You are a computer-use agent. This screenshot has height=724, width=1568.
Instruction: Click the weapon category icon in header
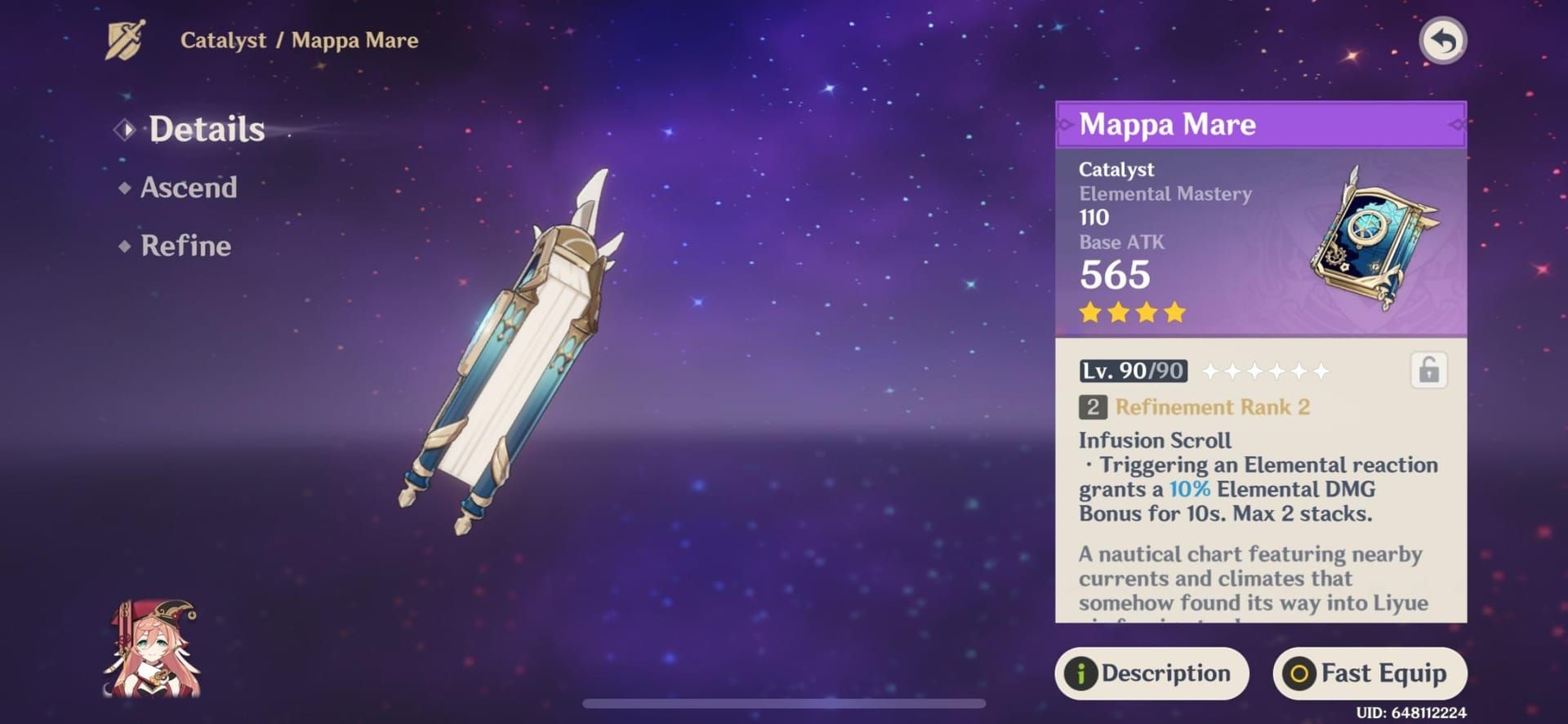pos(125,40)
